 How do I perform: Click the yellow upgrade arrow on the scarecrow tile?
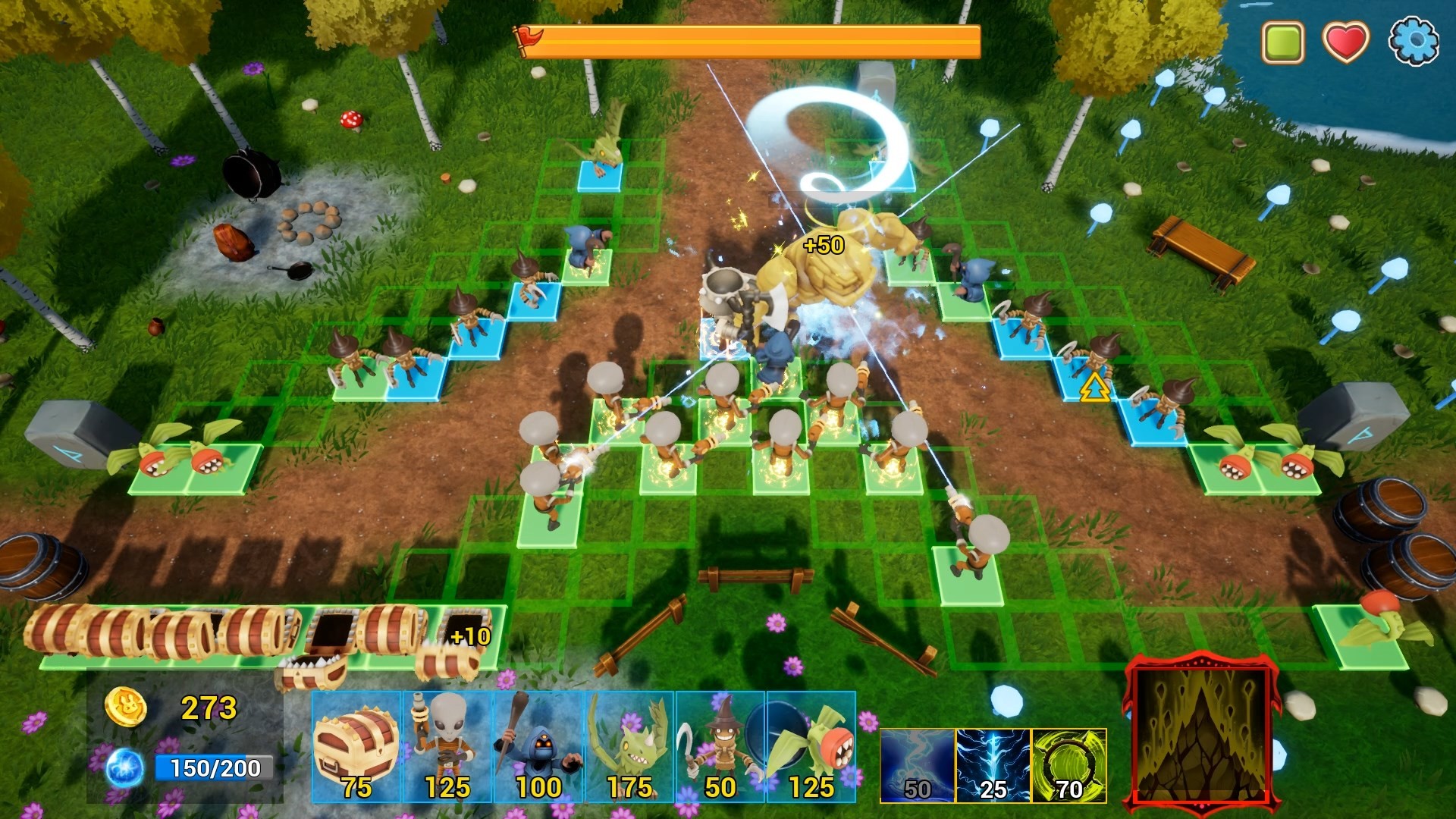tap(1094, 388)
